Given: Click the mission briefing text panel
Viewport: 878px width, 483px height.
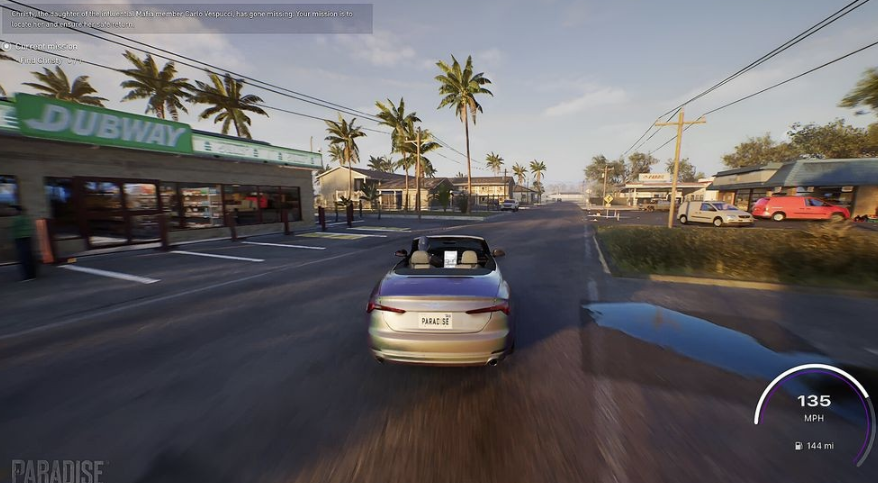Looking at the screenshot, I should tap(186, 18).
